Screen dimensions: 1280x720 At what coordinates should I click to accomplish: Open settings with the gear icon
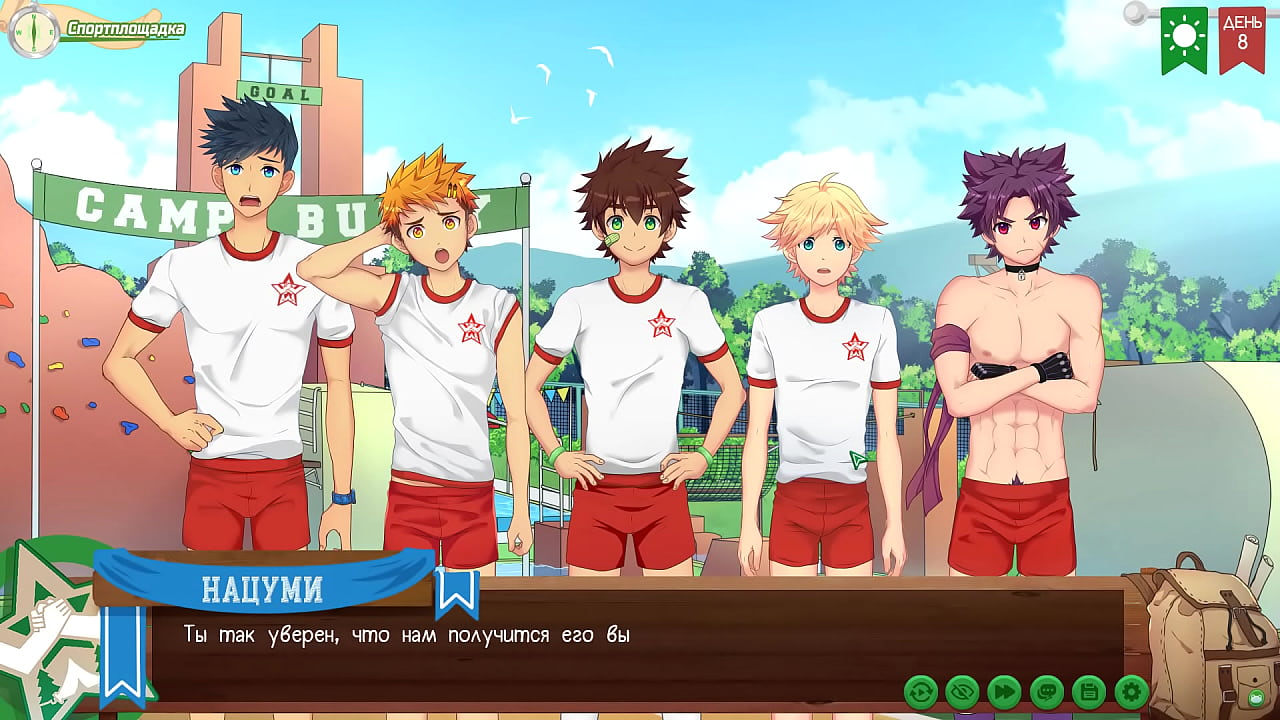(1131, 691)
